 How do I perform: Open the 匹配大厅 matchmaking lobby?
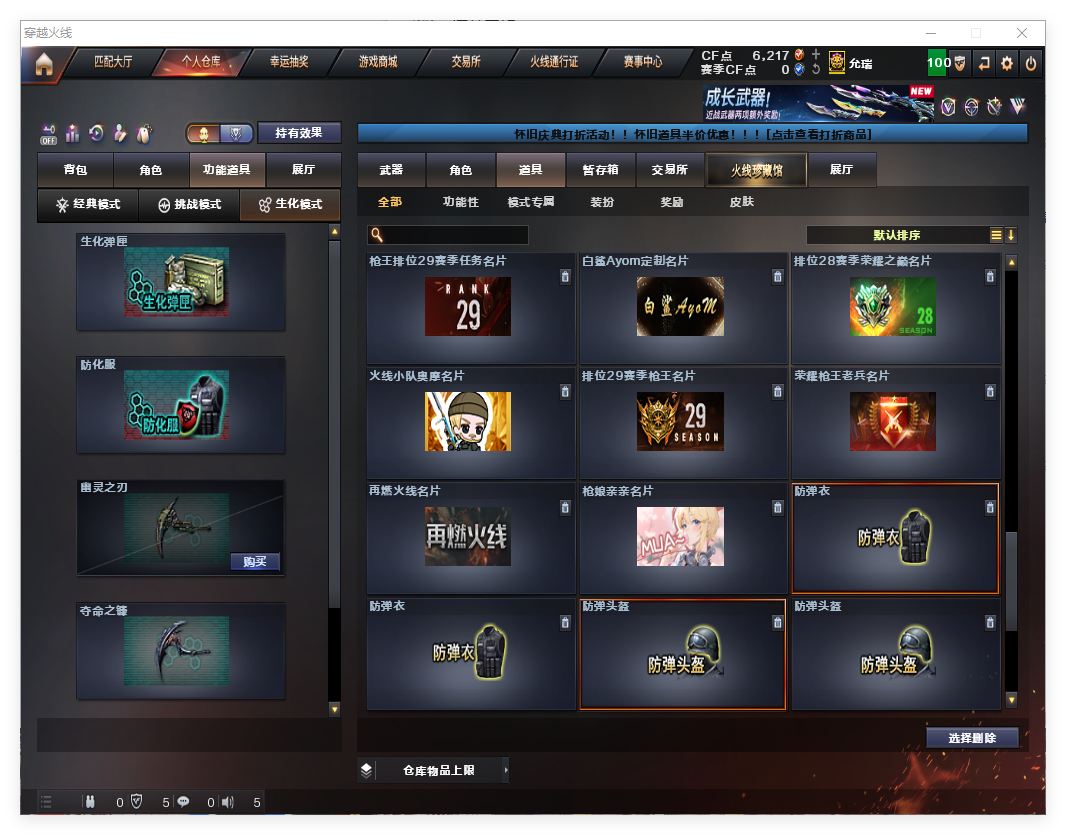coord(113,62)
